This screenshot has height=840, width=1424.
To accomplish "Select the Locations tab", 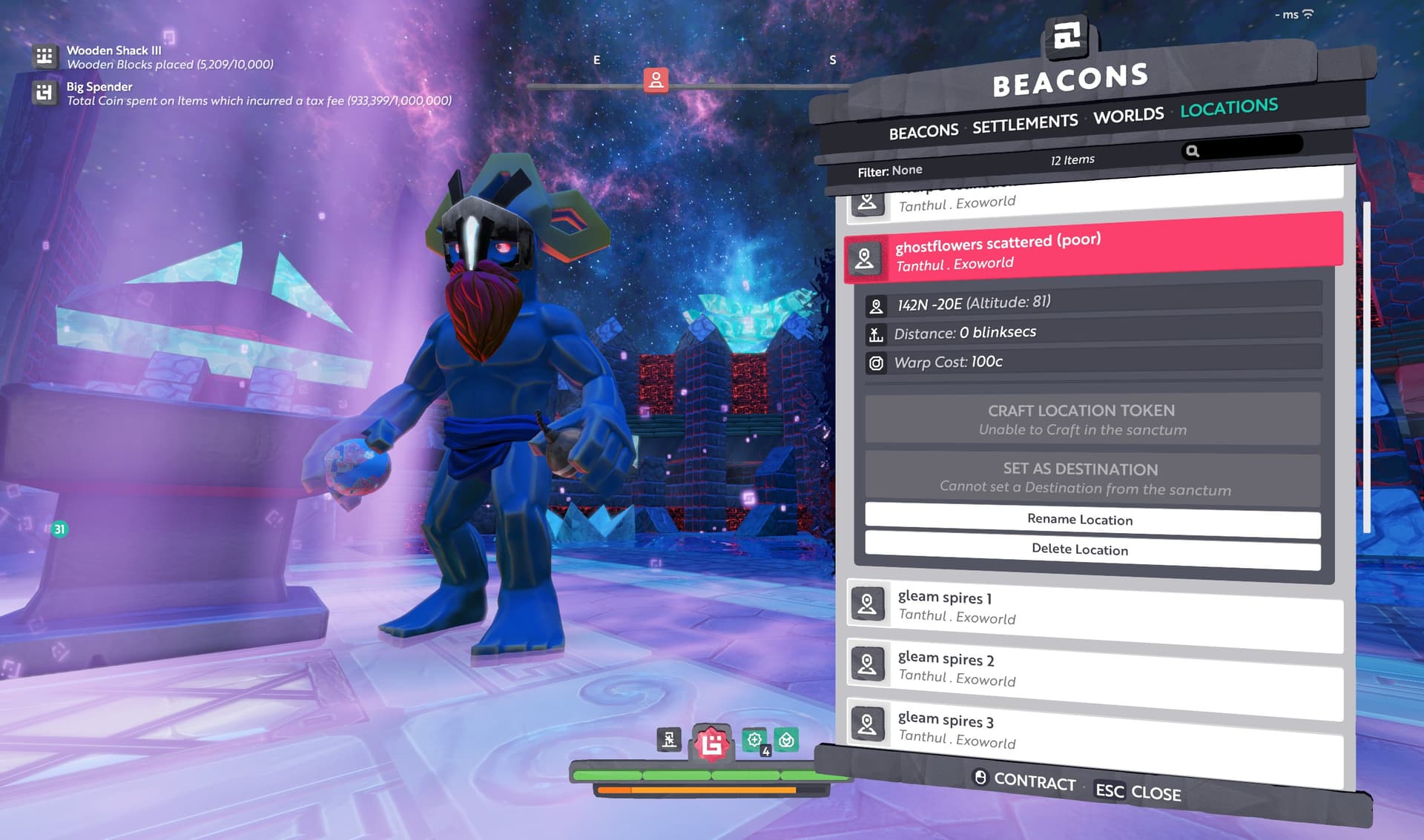I will 1229,108.
